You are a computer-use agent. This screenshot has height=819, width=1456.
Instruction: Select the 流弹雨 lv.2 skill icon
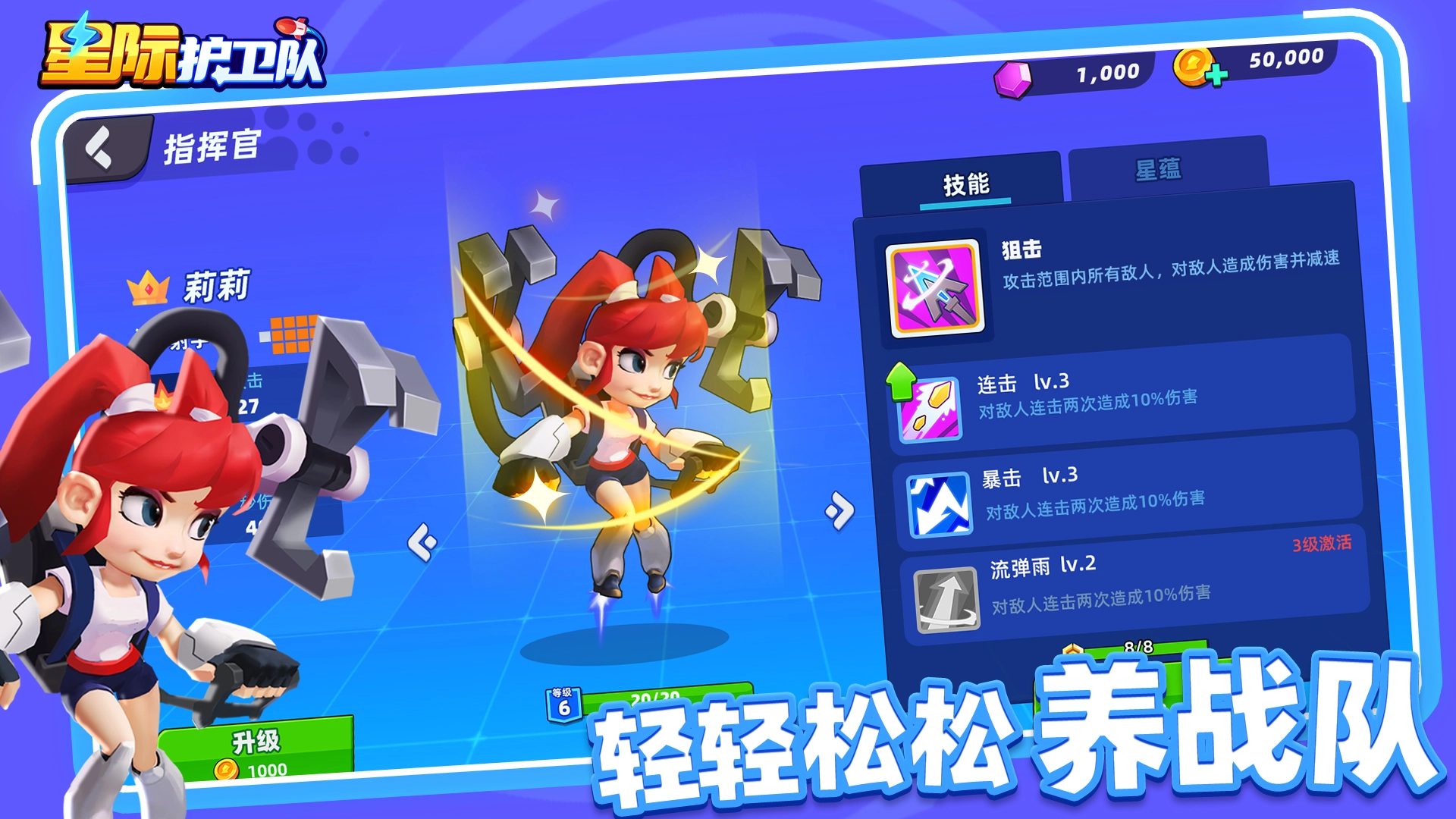(x=946, y=599)
